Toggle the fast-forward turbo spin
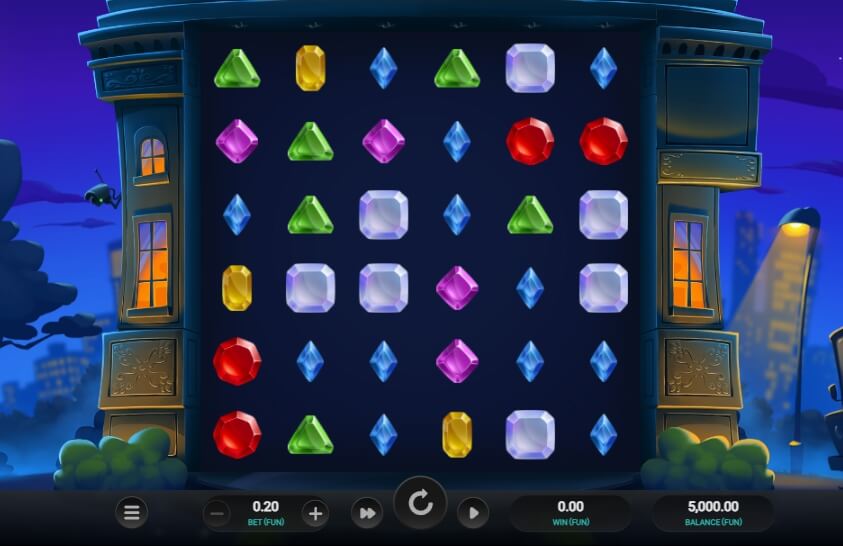This screenshot has width=843, height=546. point(367,514)
